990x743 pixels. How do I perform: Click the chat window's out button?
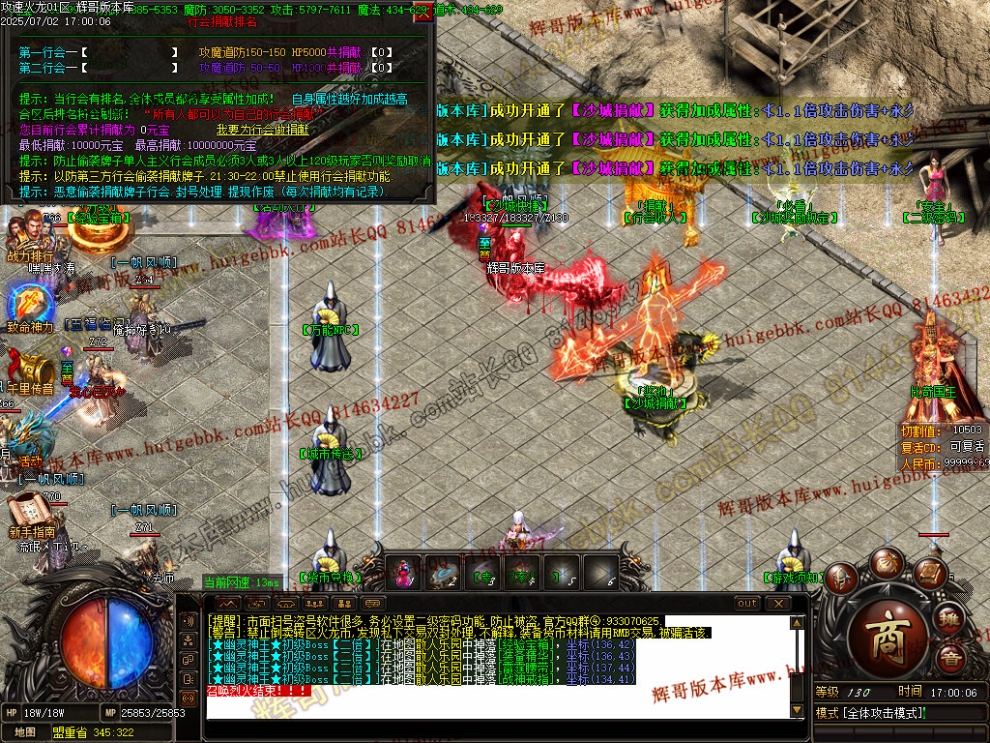pos(747,604)
